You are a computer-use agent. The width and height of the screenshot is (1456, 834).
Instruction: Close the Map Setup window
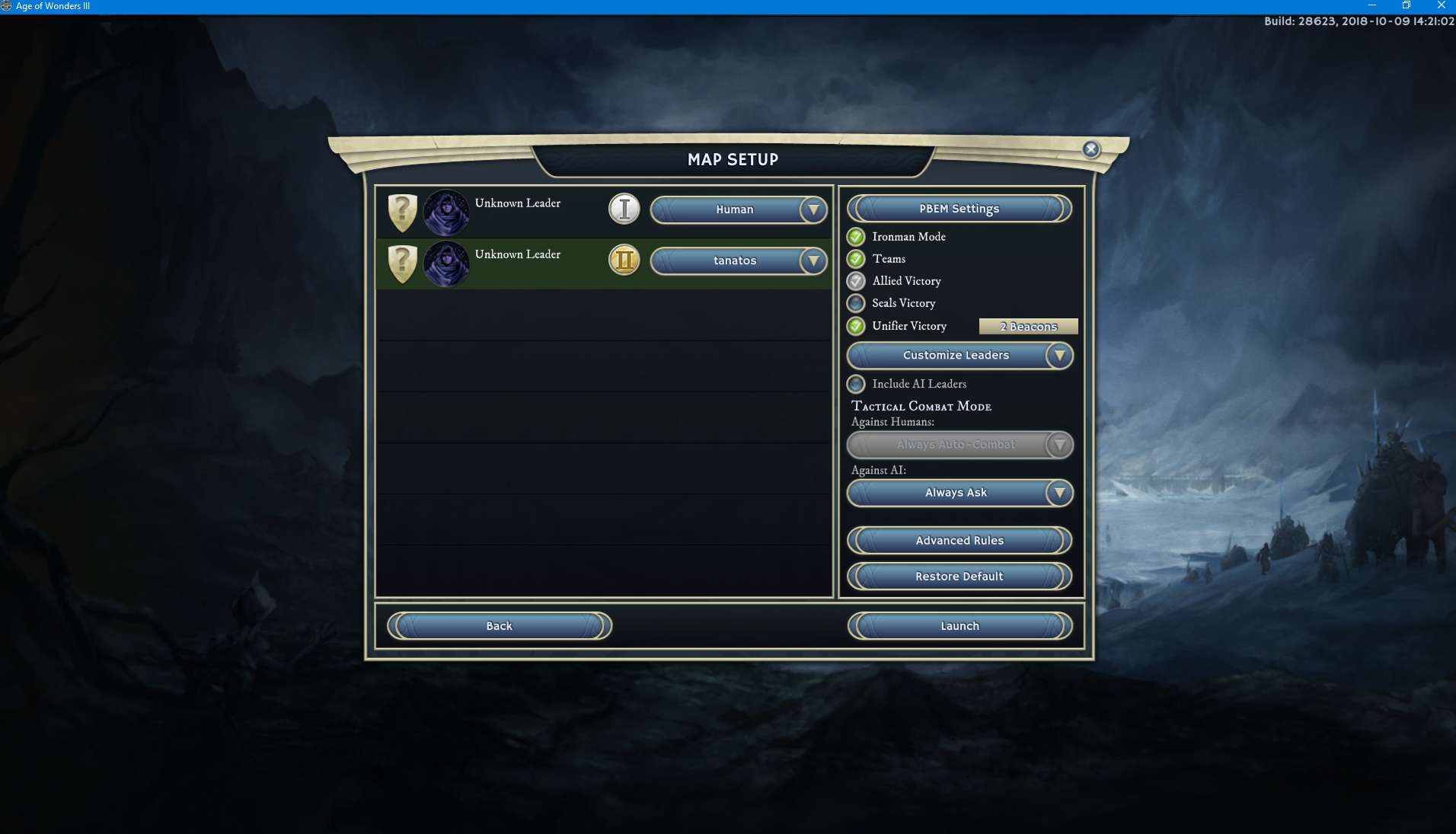tap(1090, 149)
